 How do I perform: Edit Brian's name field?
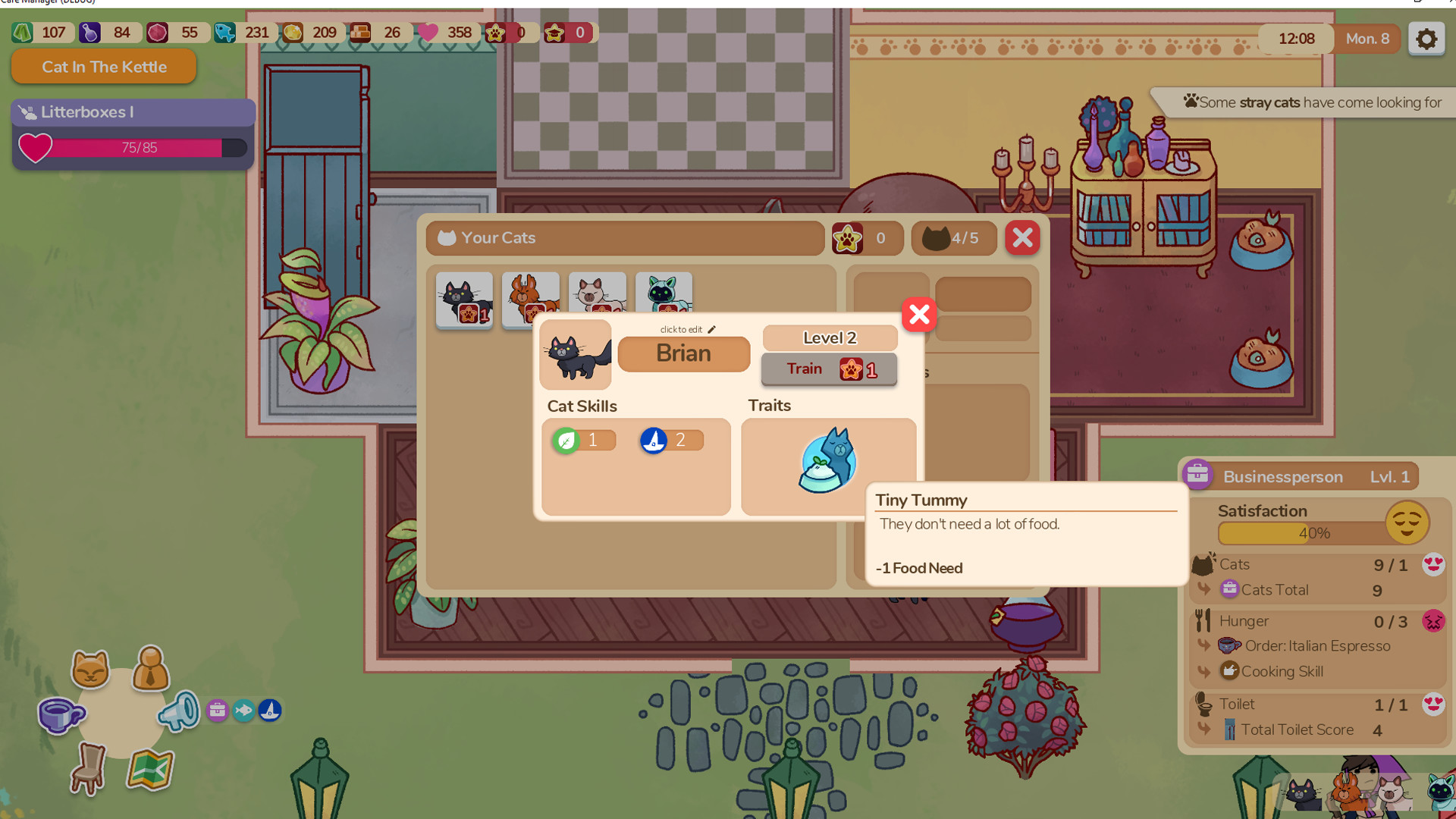click(683, 353)
